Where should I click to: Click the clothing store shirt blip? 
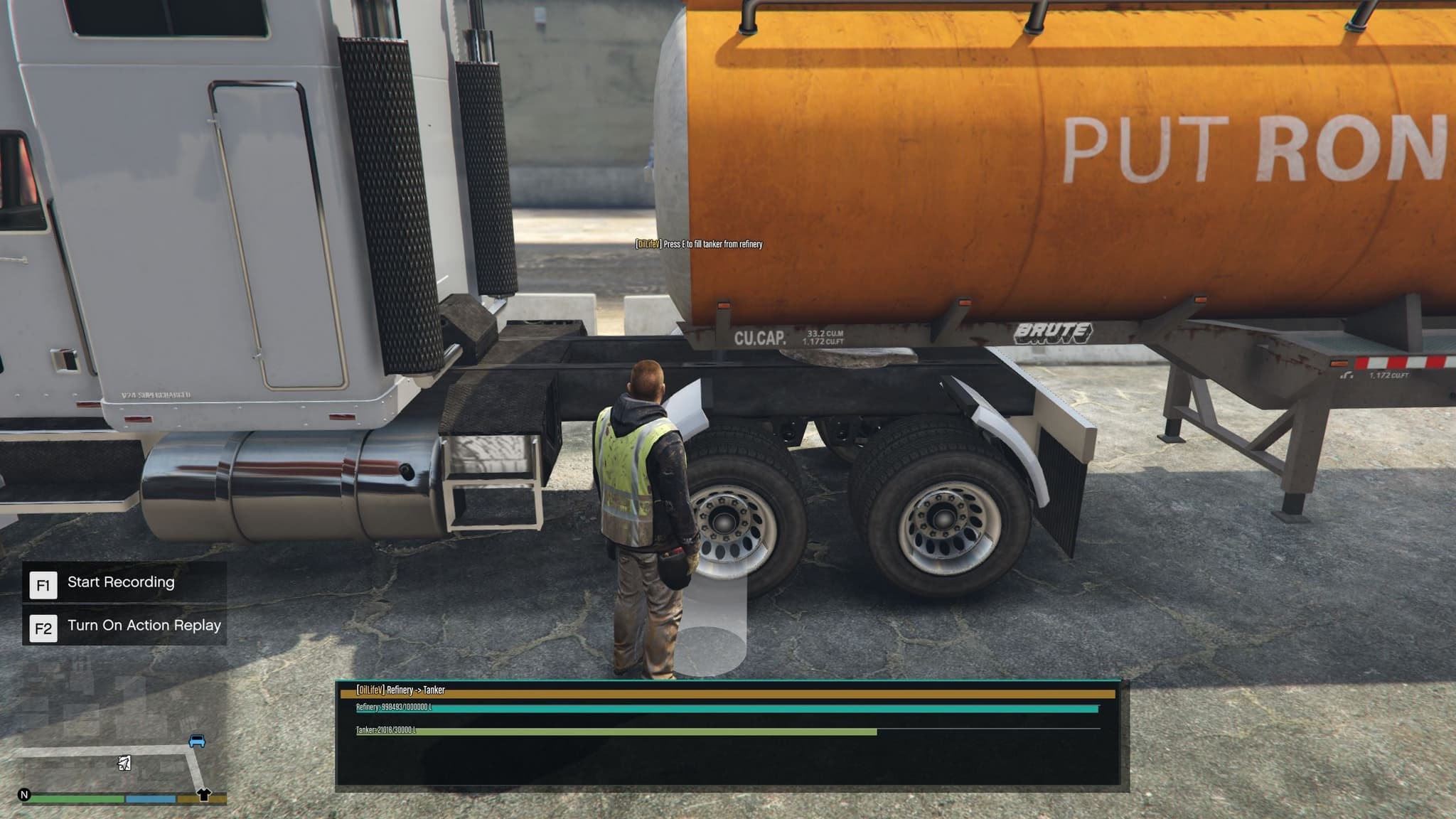coord(204,794)
